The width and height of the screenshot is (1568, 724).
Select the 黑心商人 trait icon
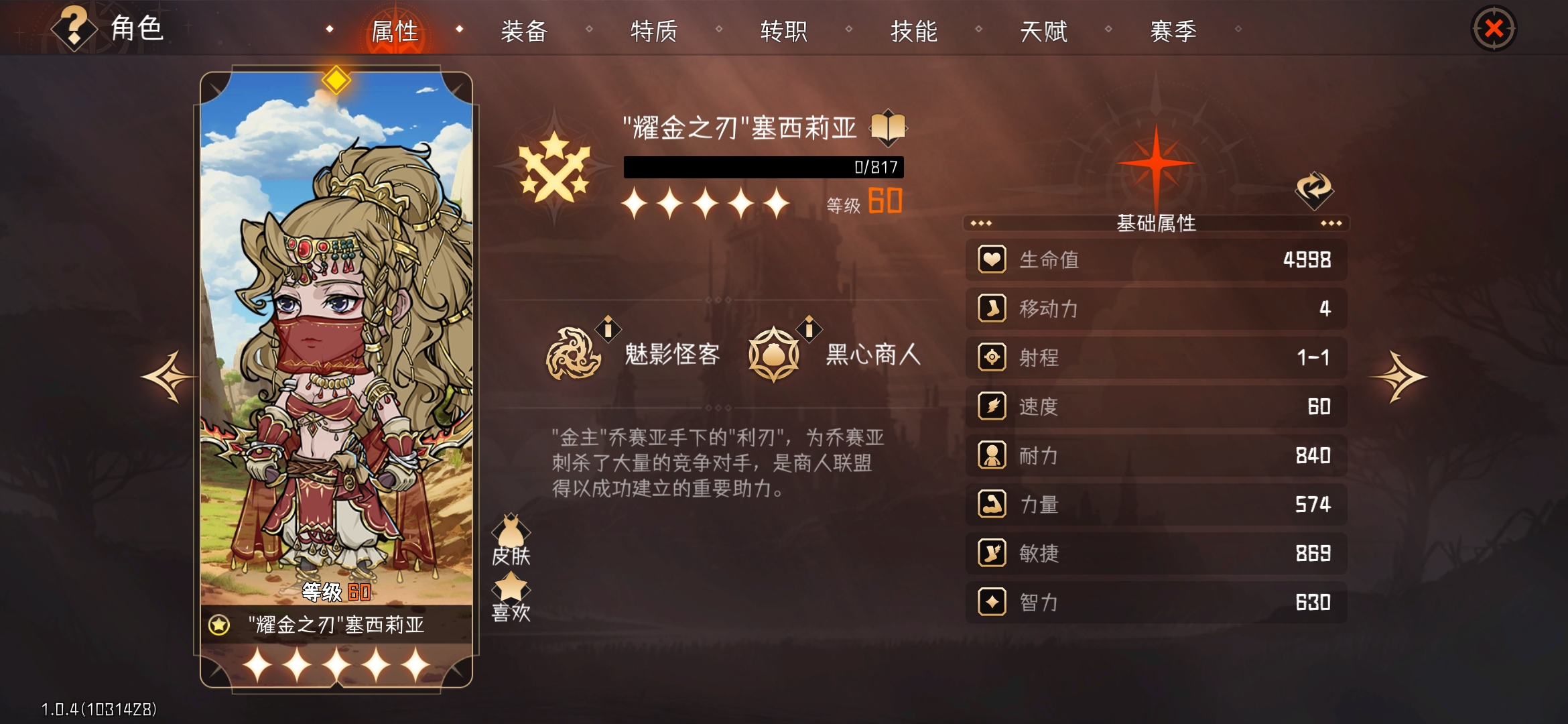[x=774, y=355]
